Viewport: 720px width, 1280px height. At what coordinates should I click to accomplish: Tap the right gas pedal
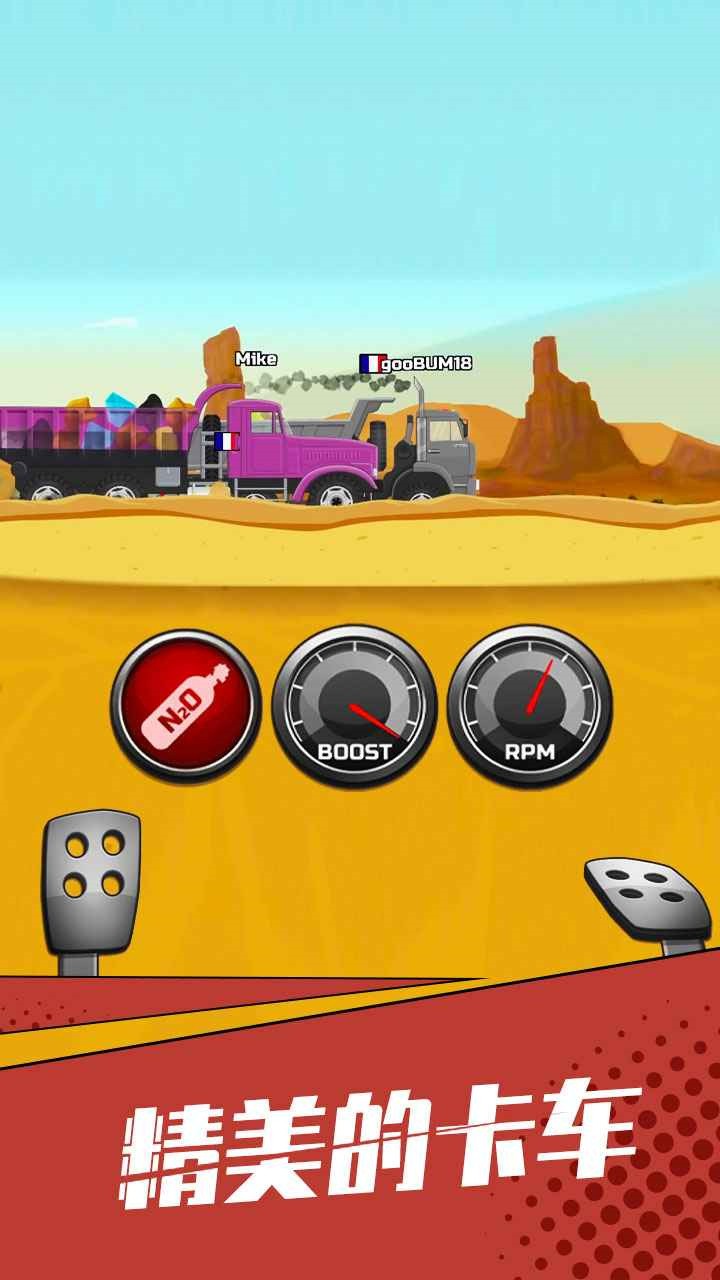[649, 895]
